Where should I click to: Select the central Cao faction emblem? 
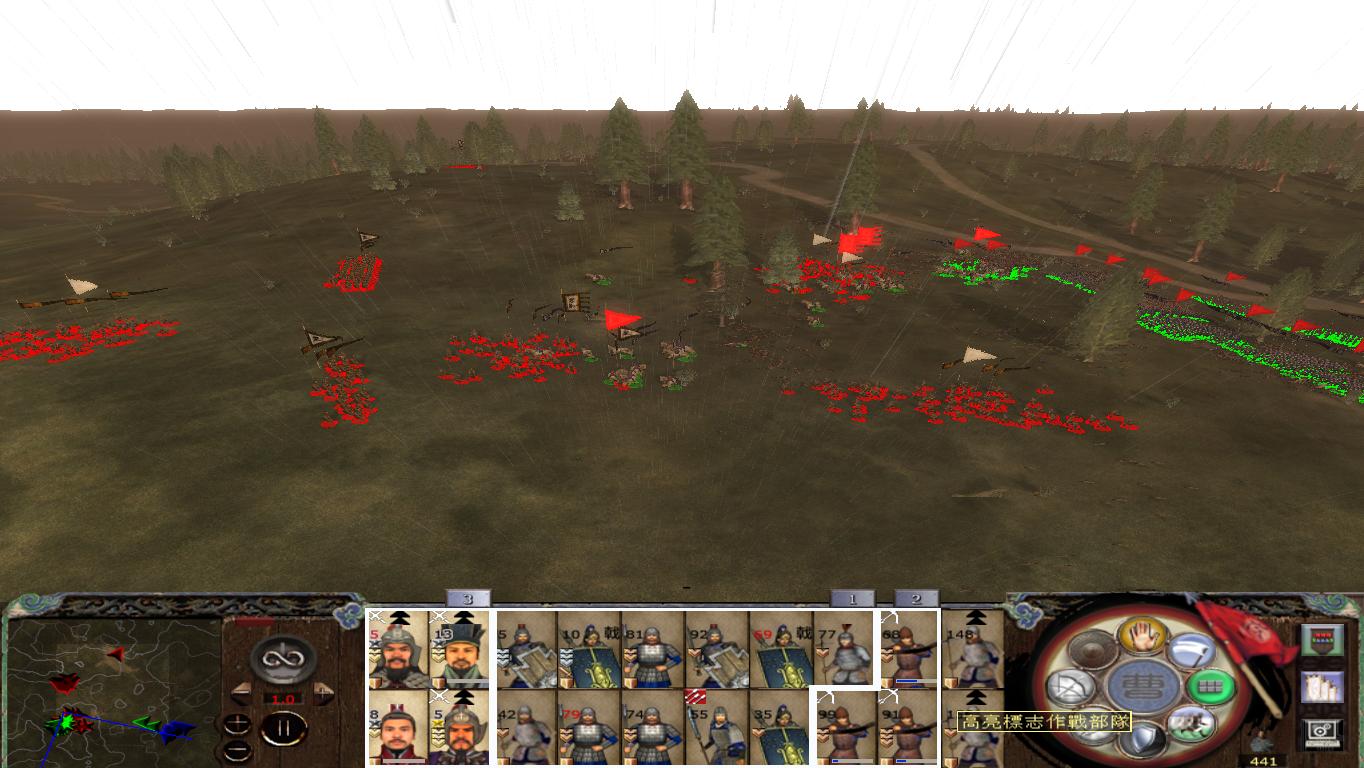[1145, 685]
